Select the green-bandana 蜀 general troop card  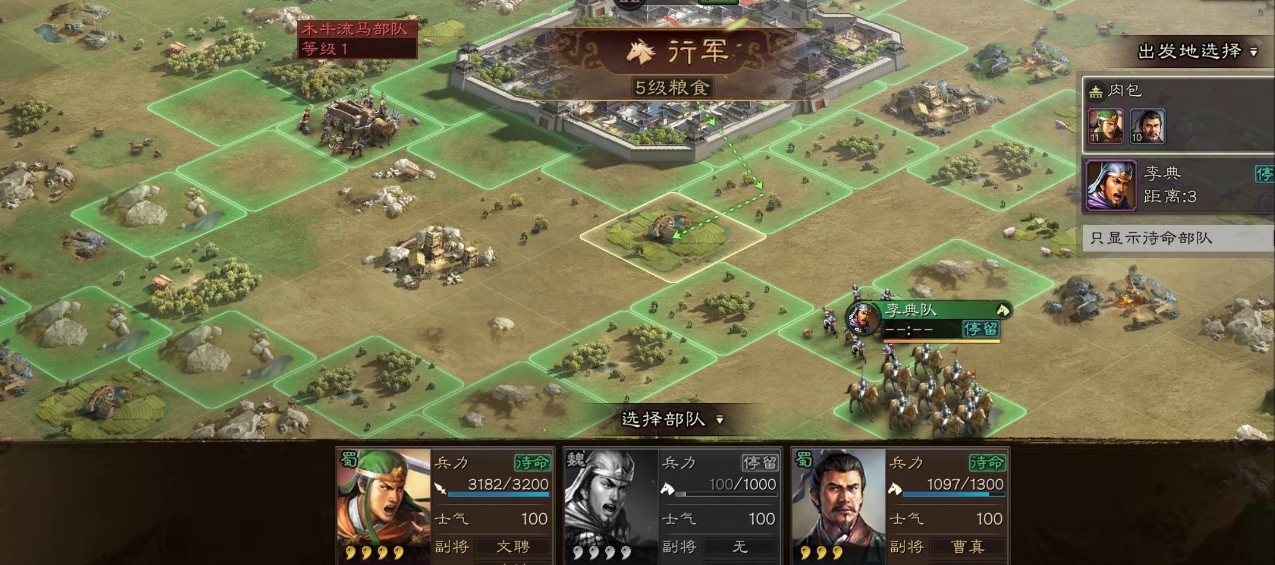coord(444,505)
